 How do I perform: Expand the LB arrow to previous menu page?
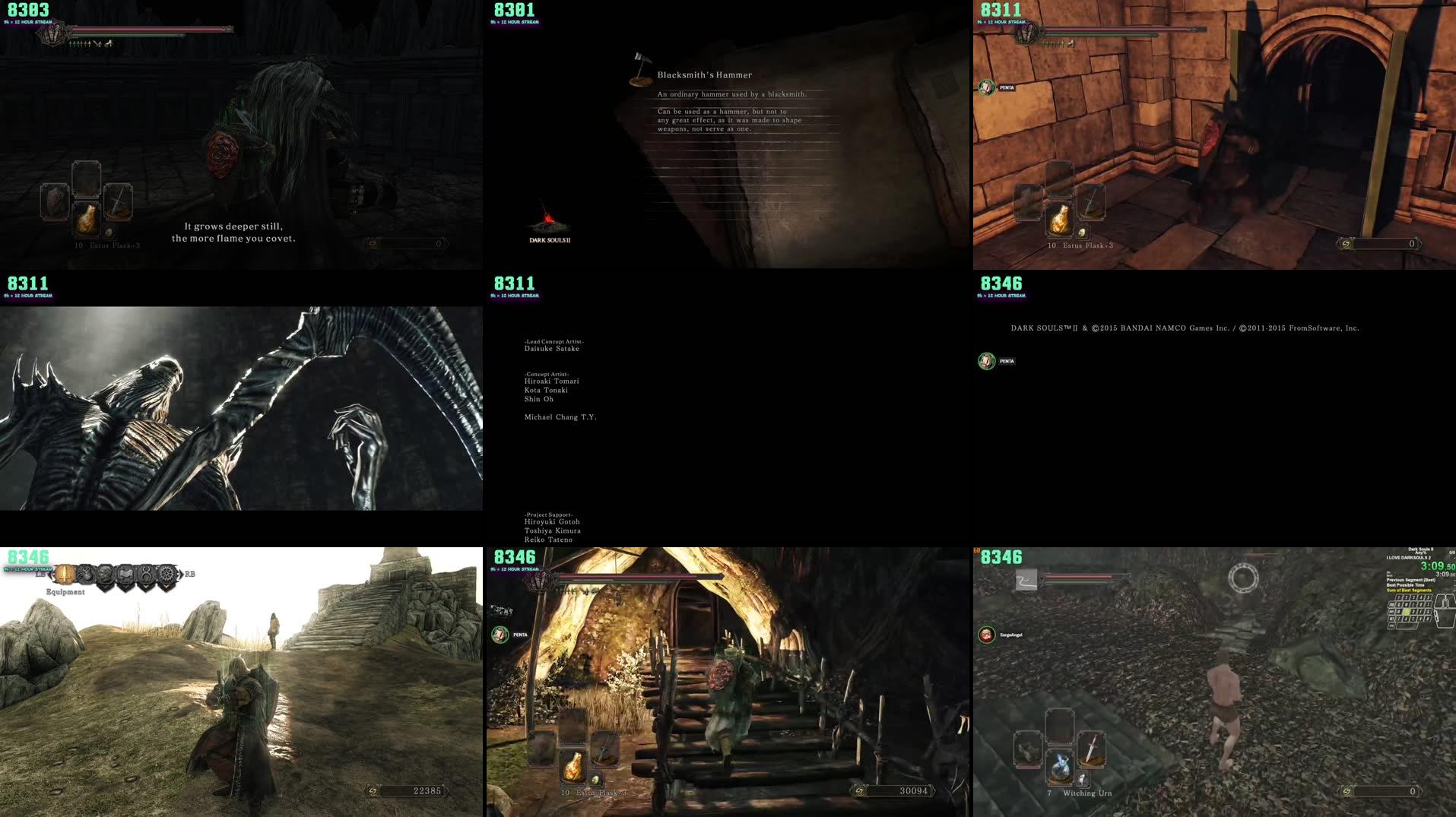click(51, 574)
